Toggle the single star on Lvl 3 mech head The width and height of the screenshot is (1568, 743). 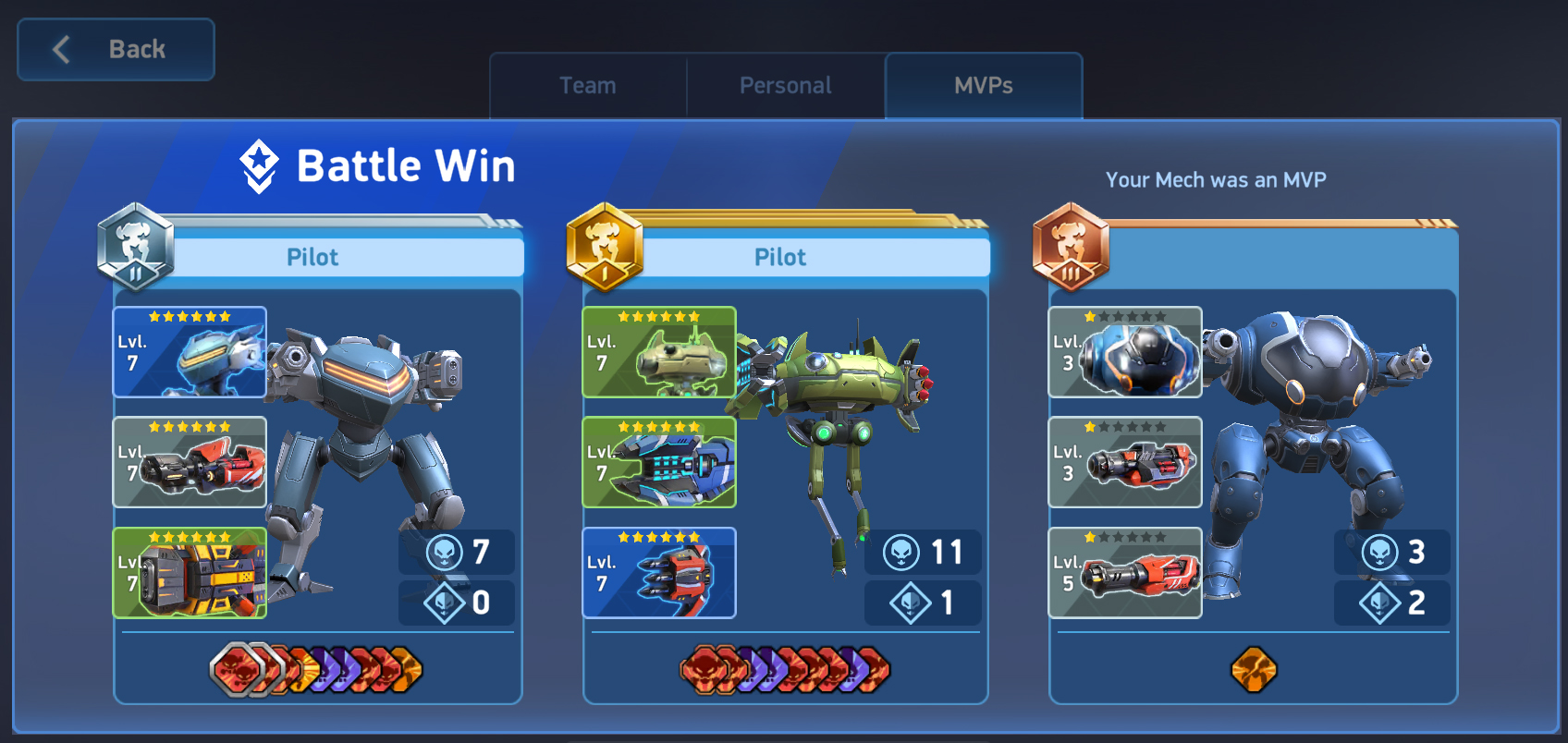click(1090, 316)
